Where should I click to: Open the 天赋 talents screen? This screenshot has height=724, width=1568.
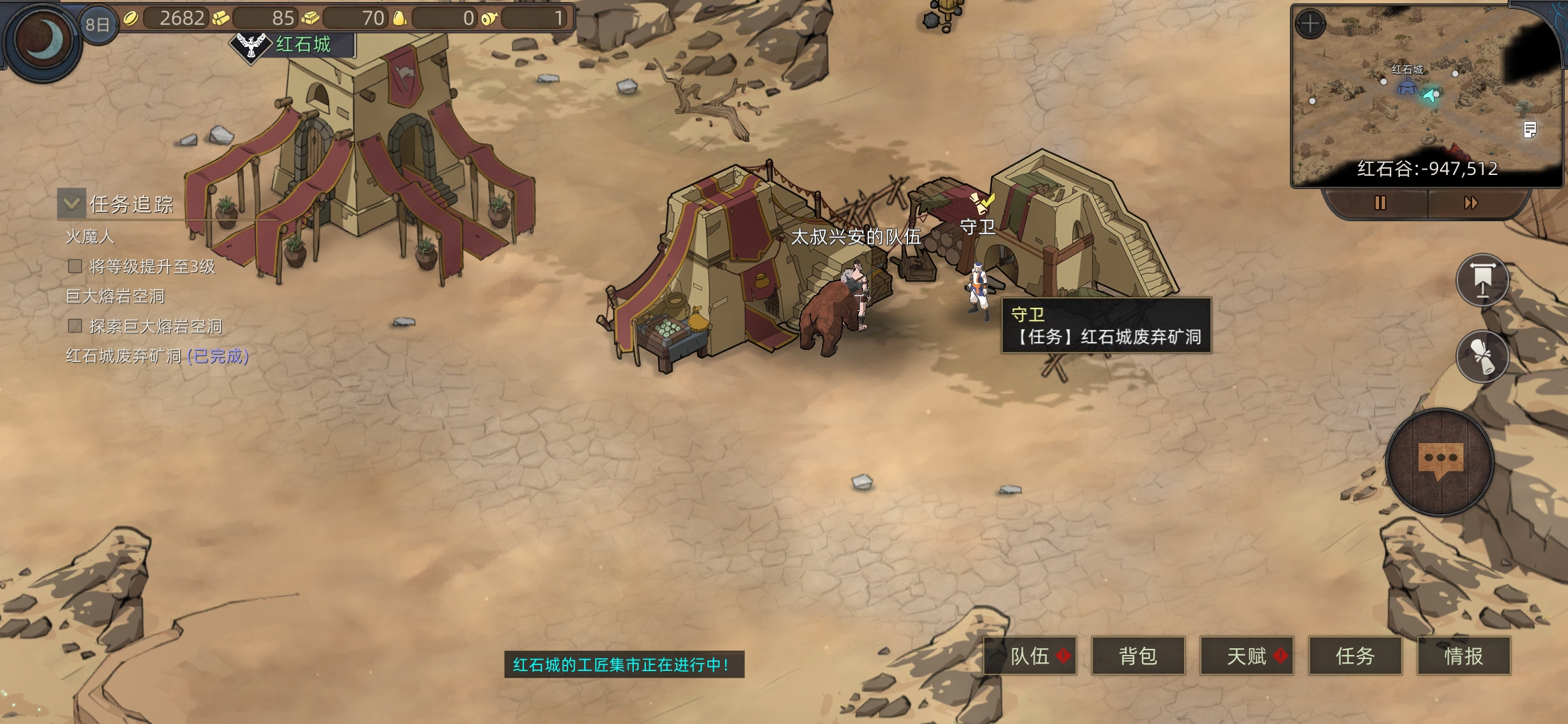coord(1246,656)
